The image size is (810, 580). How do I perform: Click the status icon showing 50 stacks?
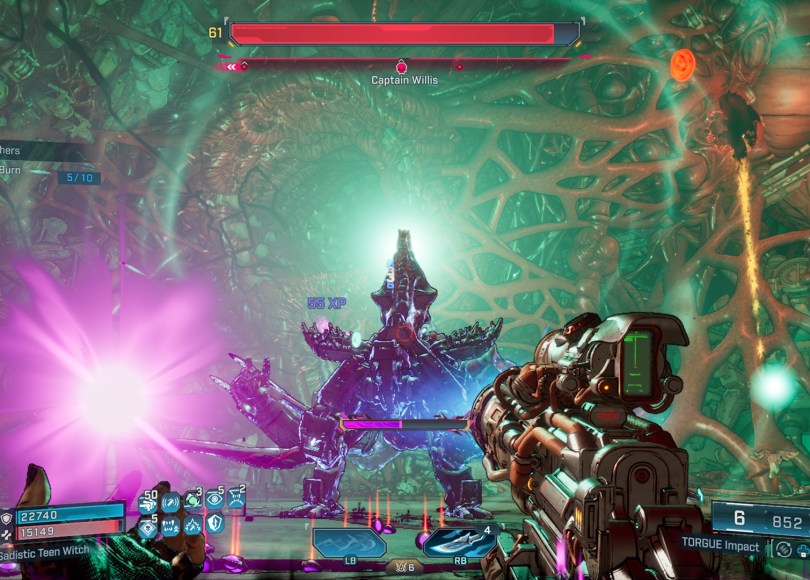(x=149, y=505)
